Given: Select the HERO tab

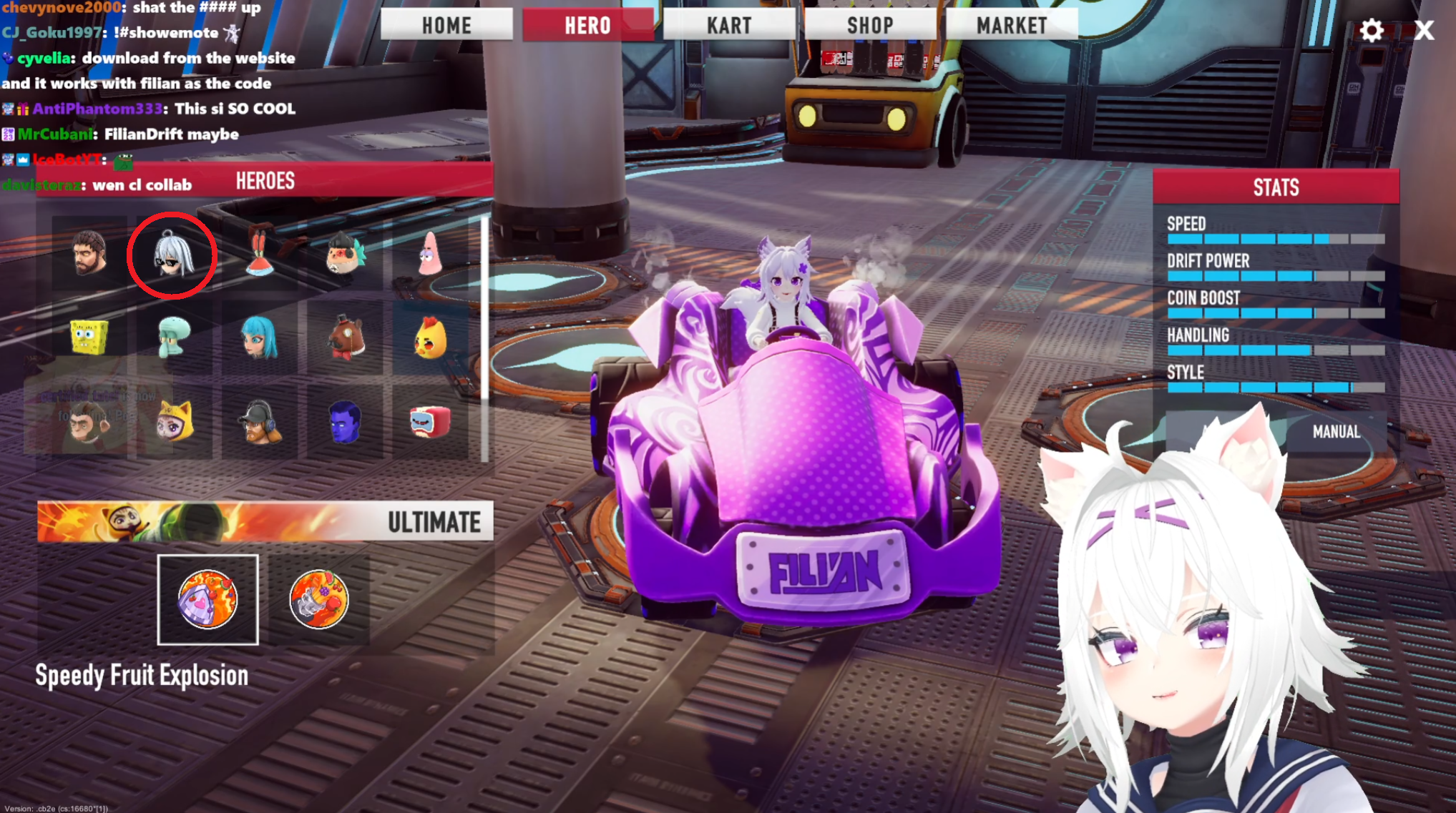Looking at the screenshot, I should tap(587, 25).
